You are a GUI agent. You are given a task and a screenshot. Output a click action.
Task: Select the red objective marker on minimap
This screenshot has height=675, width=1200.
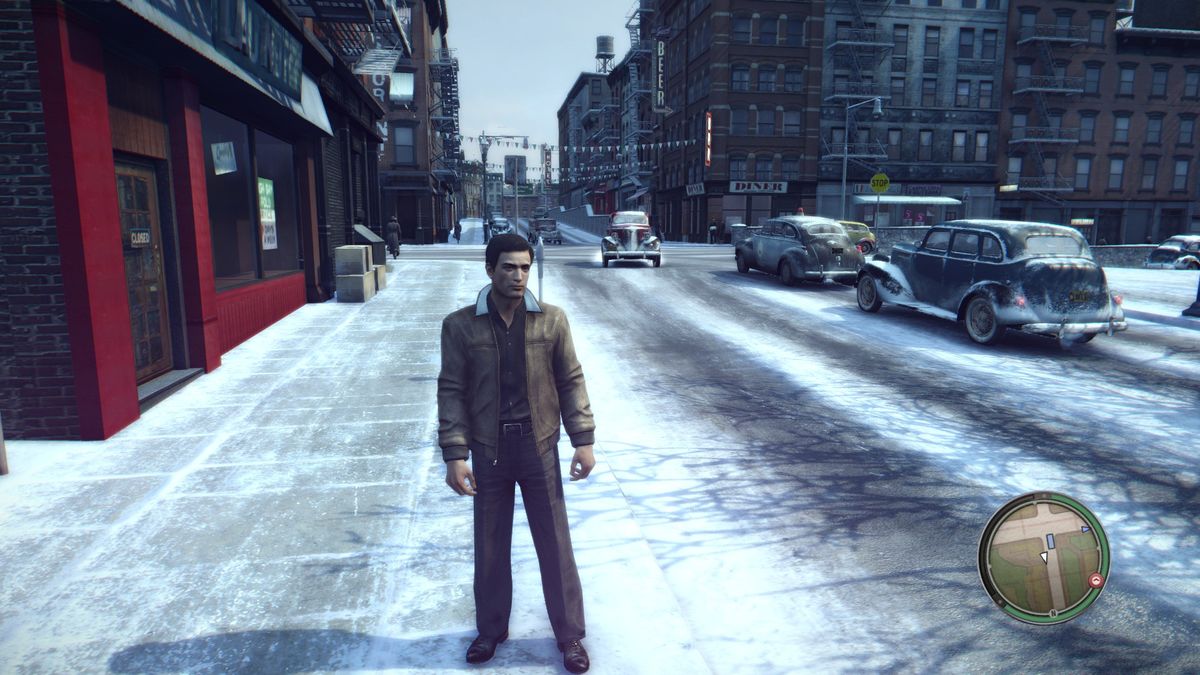coord(1097,580)
